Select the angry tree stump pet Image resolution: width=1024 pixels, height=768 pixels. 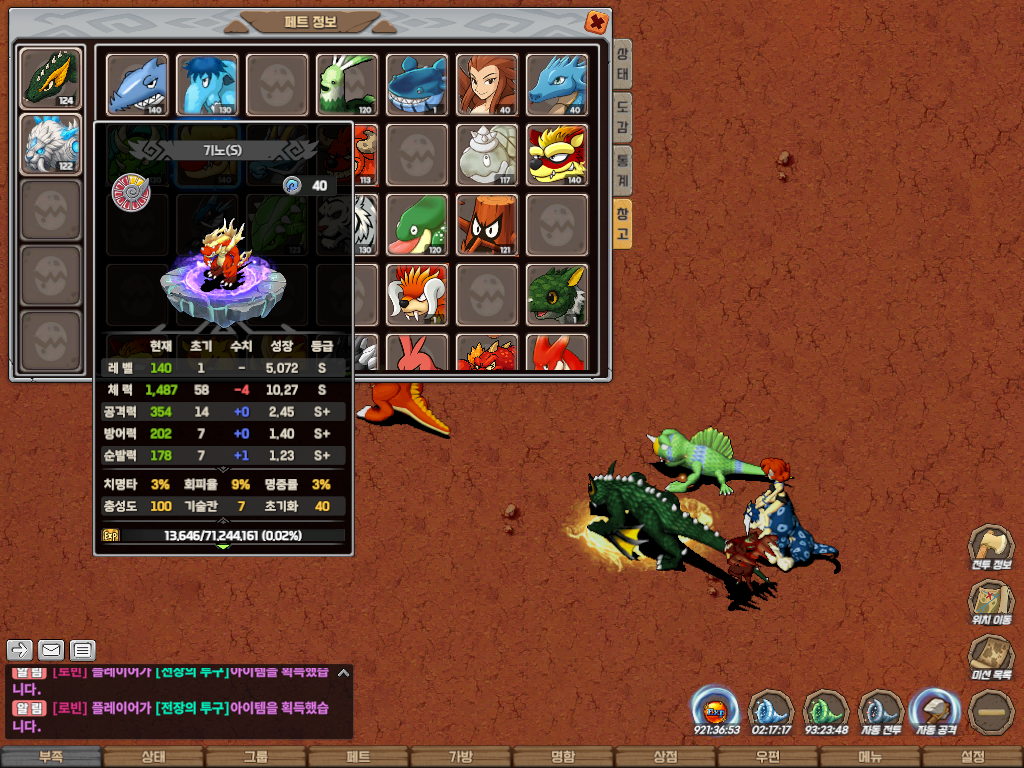coord(487,224)
